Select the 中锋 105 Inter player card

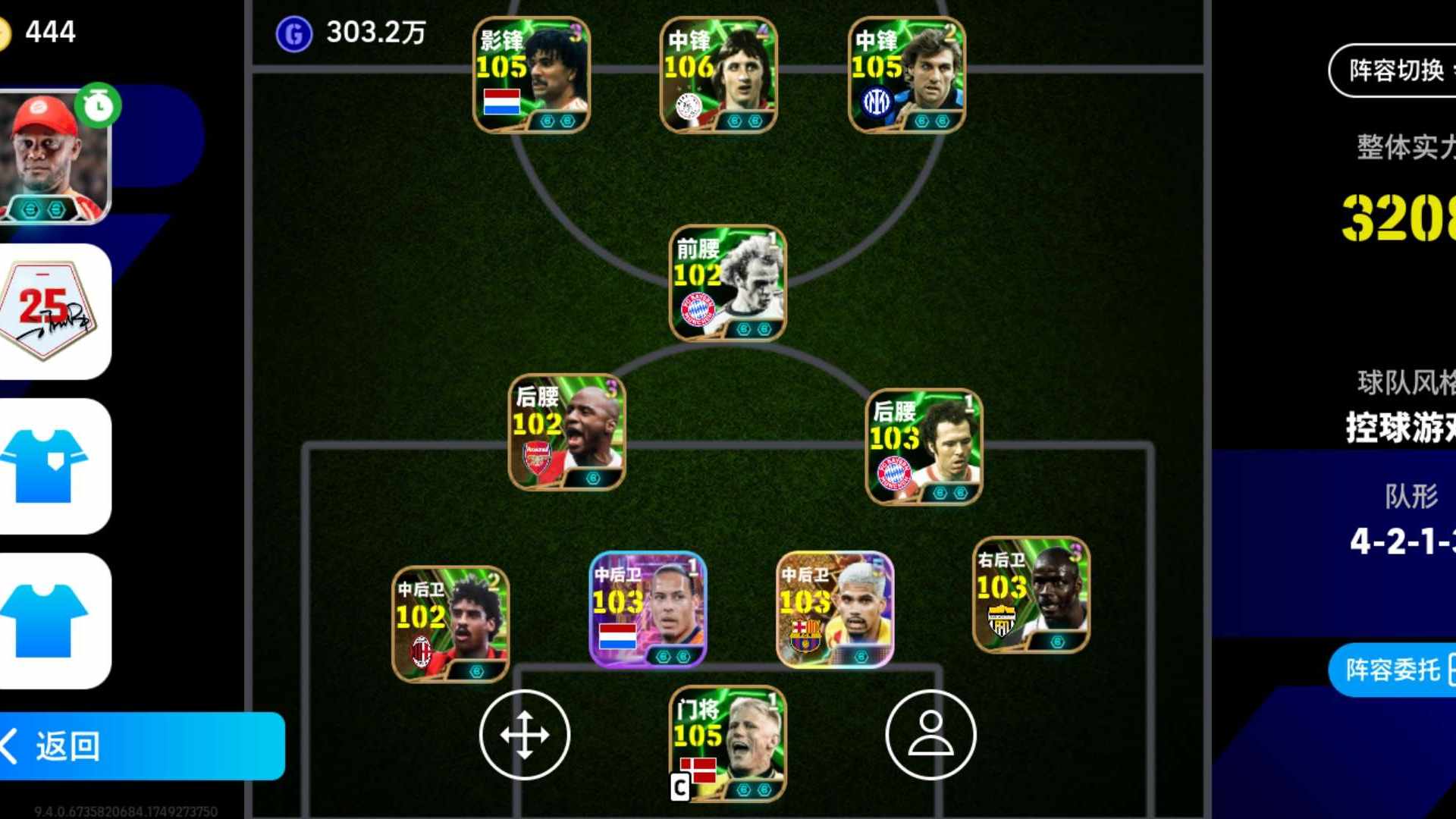(x=906, y=75)
